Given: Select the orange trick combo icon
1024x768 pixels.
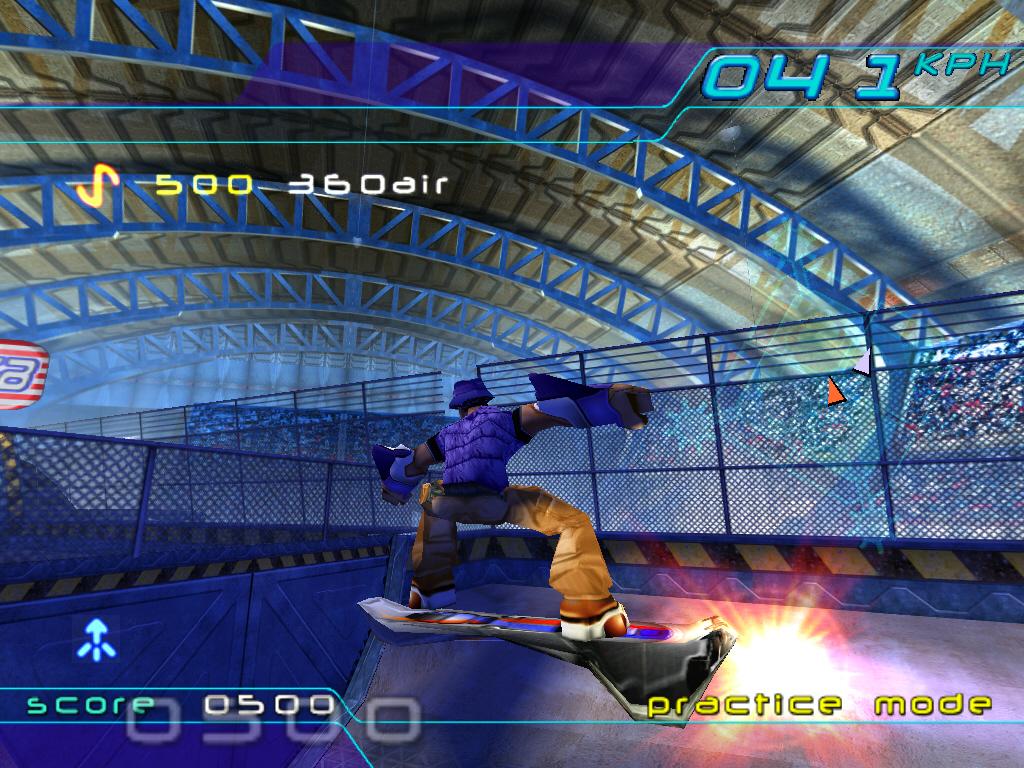Looking at the screenshot, I should point(98,184).
